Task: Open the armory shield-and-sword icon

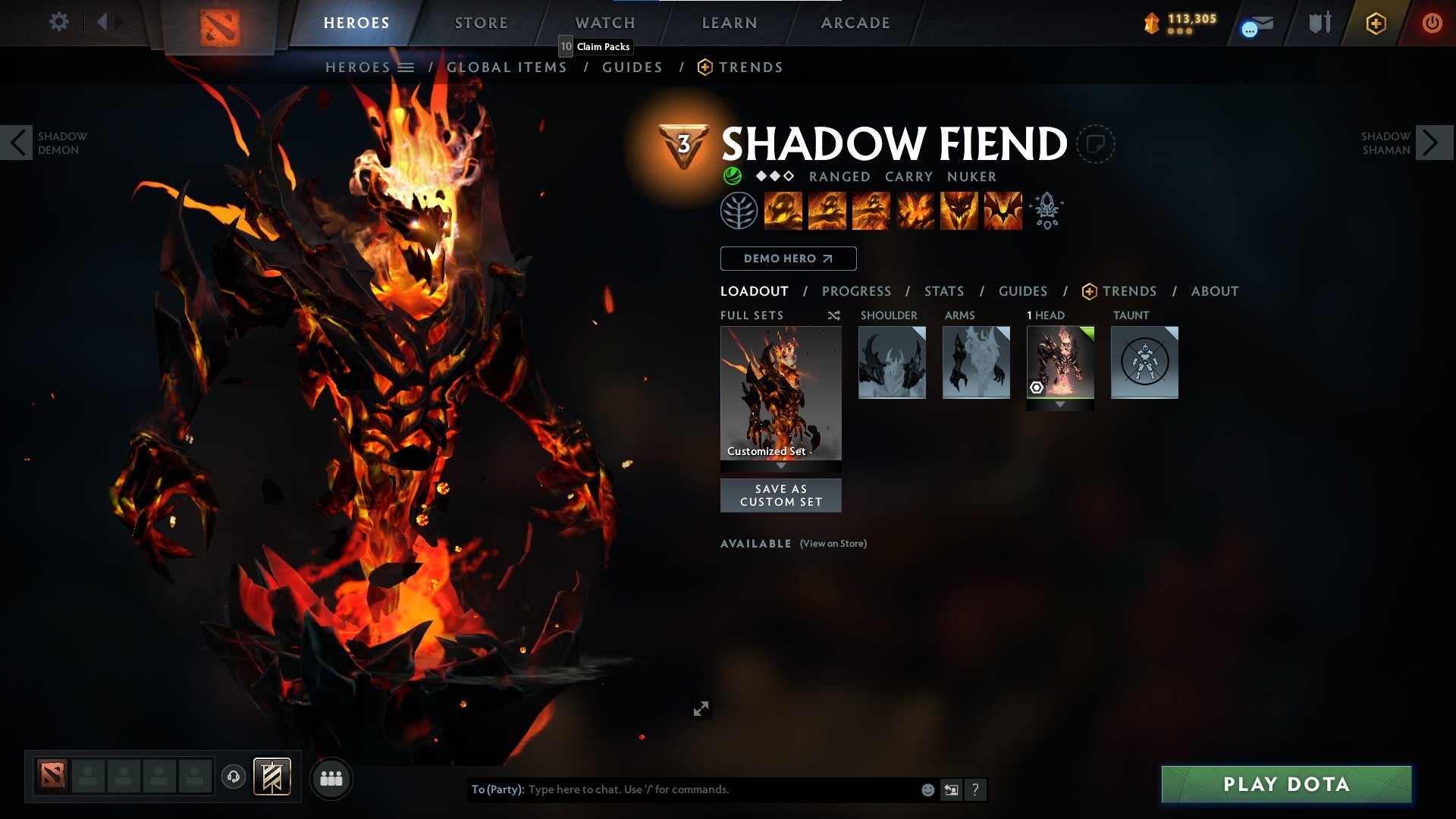Action: [x=1320, y=23]
